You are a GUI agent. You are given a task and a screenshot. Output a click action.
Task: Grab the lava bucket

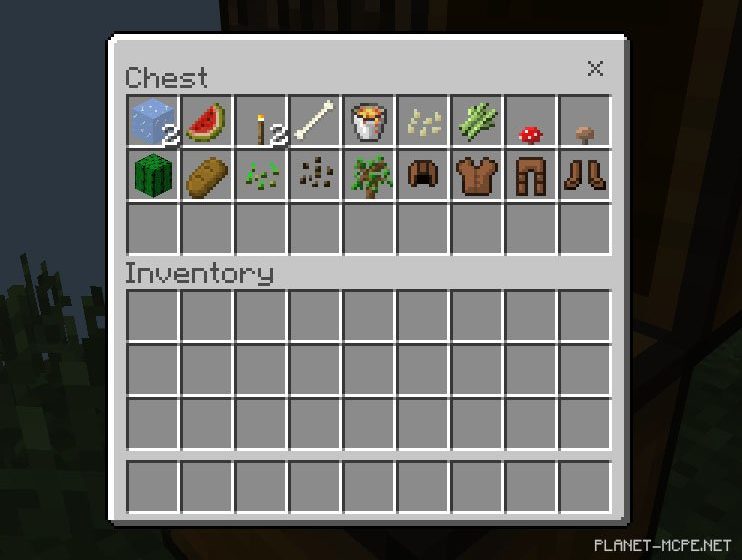(x=369, y=122)
